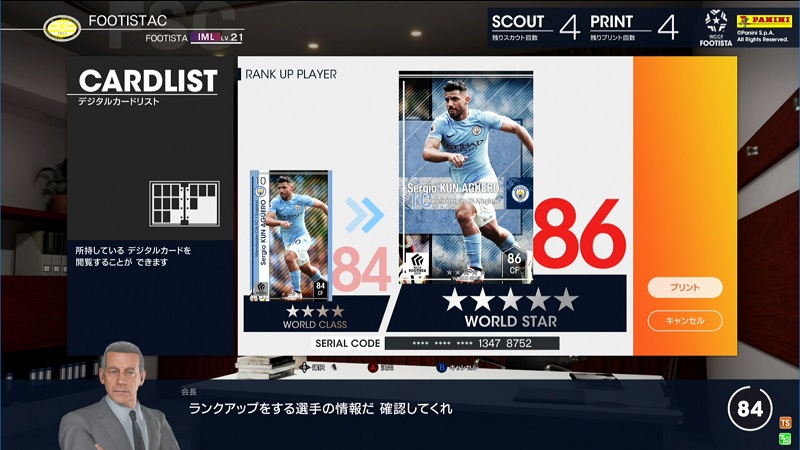Confirm with the プリント (Print) button
800x450 pixels.
[x=684, y=288]
